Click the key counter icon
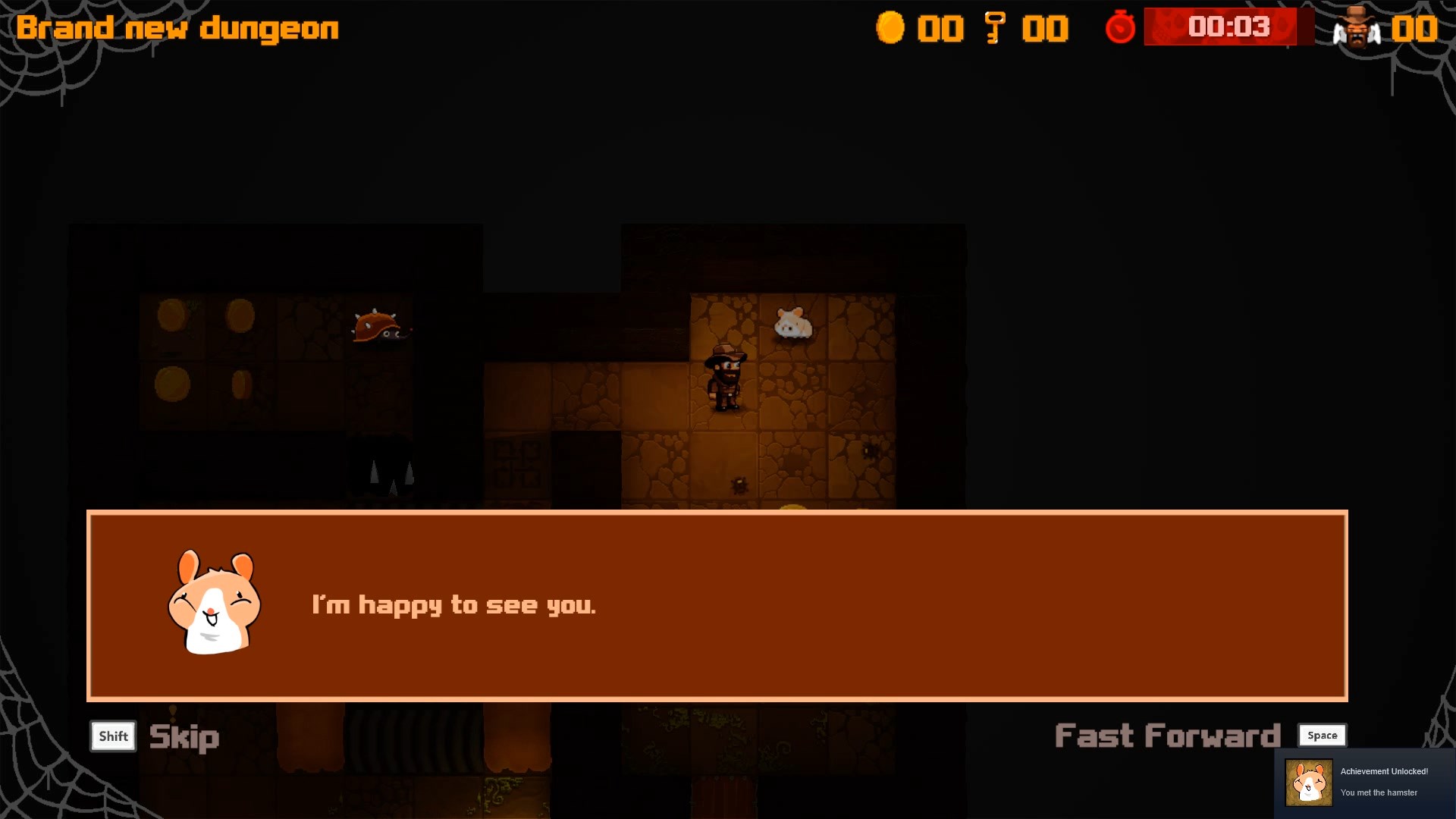This screenshot has width=1456, height=819. point(994,27)
